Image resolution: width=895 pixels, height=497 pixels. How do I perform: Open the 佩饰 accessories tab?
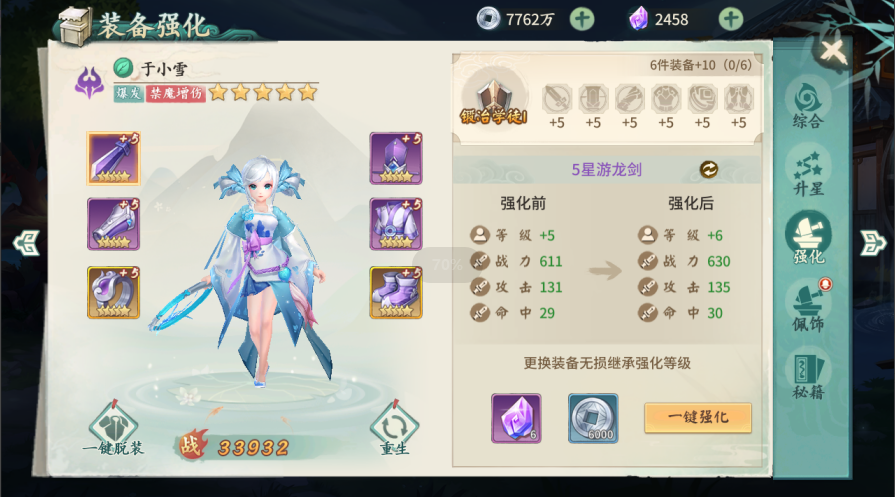tap(808, 307)
